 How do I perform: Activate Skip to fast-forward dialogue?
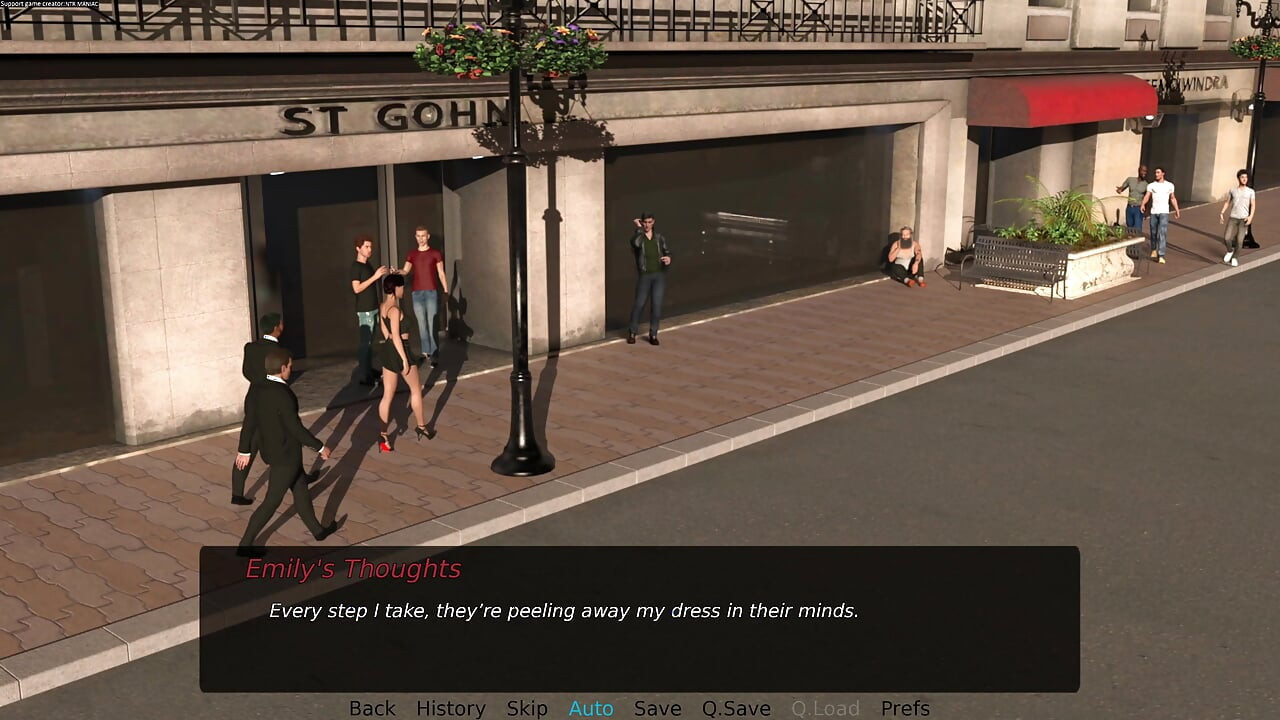tap(527, 708)
